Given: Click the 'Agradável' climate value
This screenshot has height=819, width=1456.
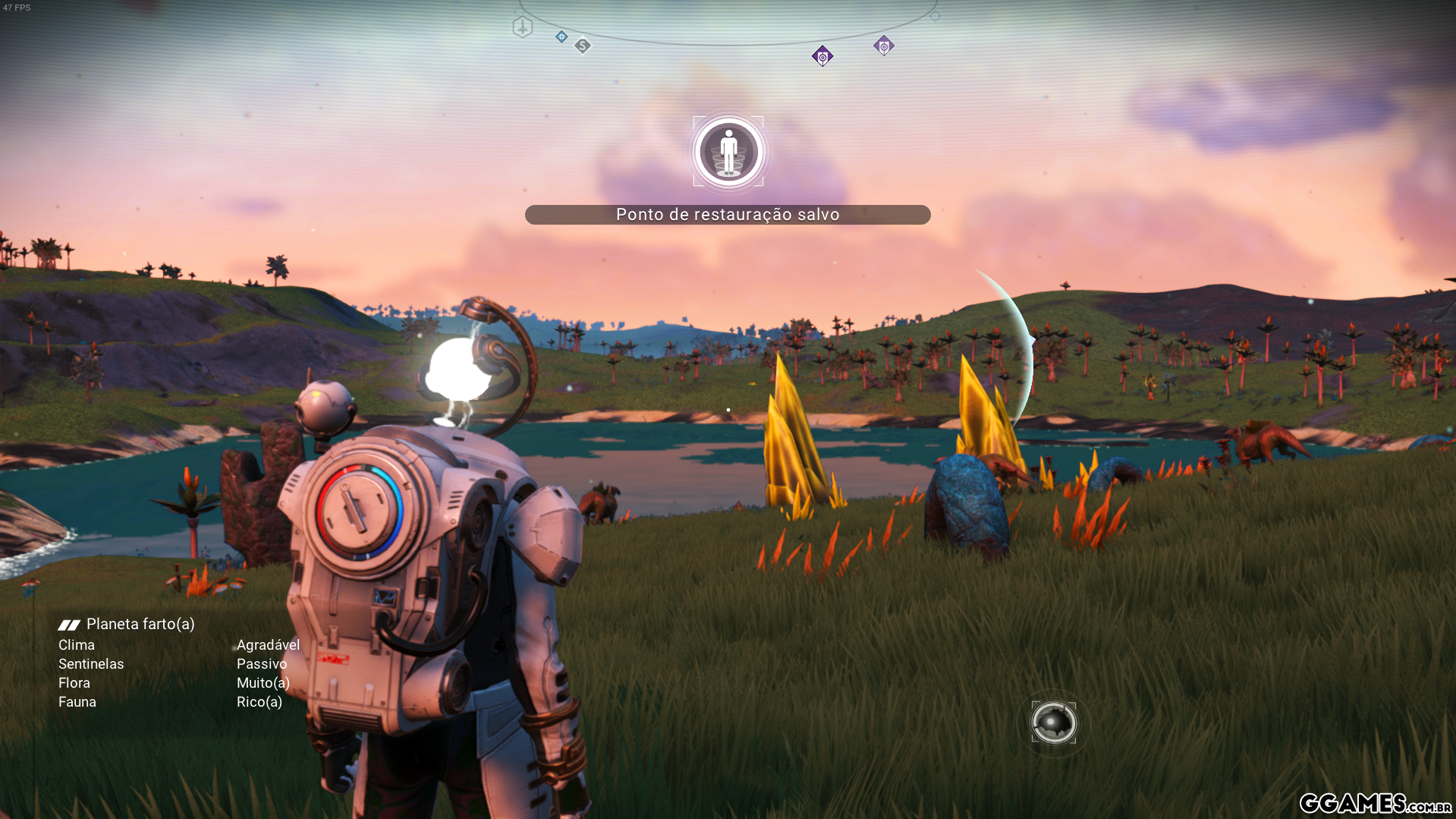Looking at the screenshot, I should 269,644.
